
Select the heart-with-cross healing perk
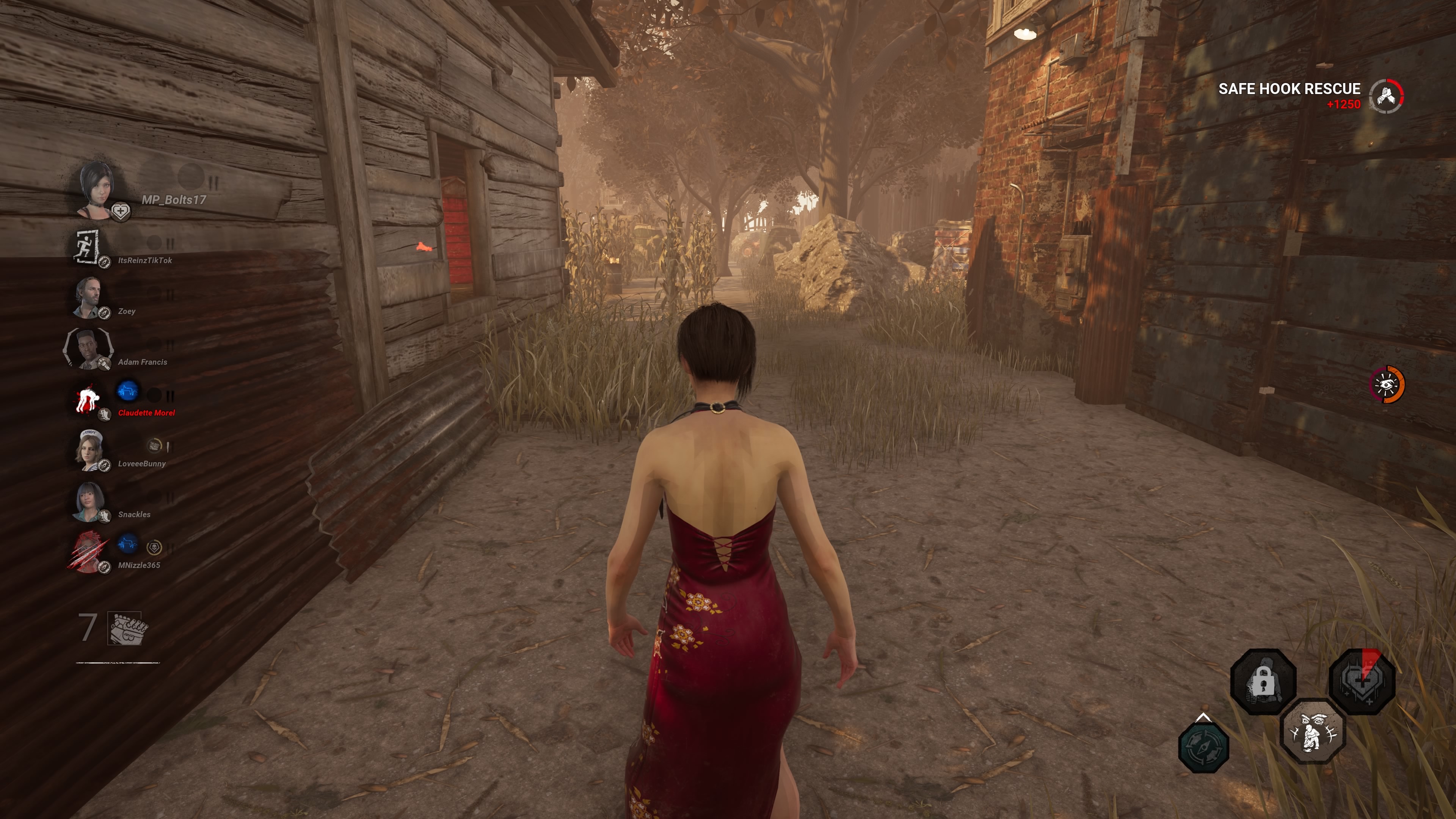pyautogui.click(x=1361, y=682)
